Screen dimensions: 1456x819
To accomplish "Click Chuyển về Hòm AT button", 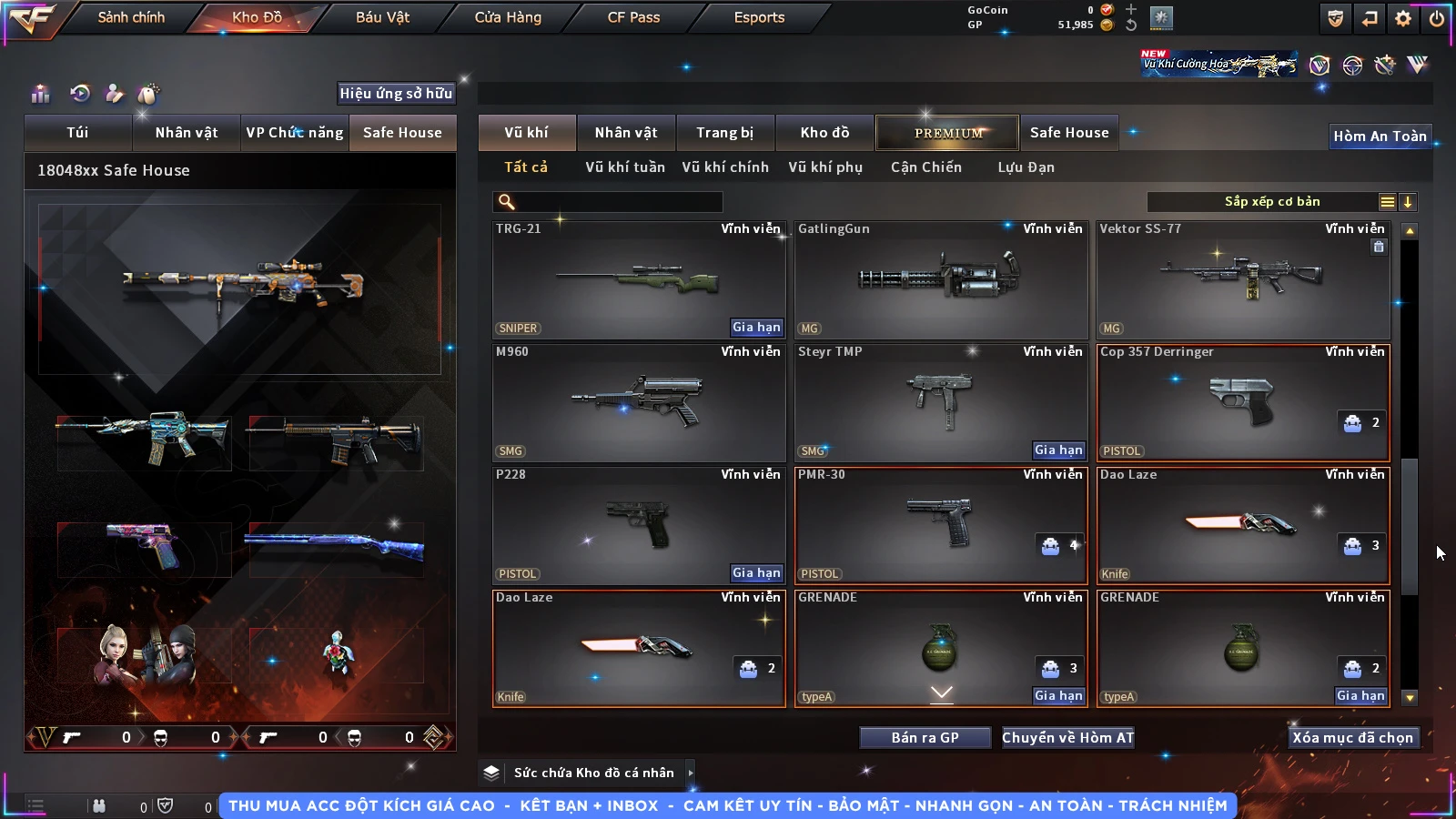I will tap(1067, 738).
